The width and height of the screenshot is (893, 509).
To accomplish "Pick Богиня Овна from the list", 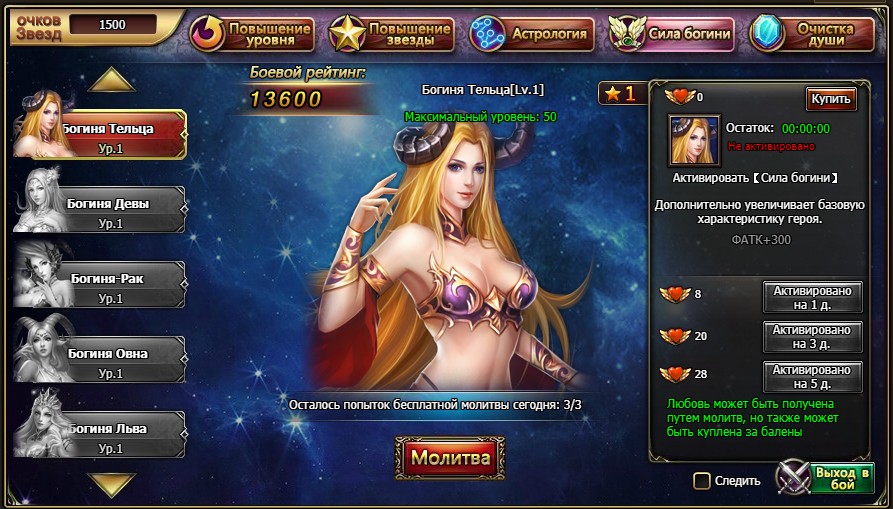I will [108, 360].
